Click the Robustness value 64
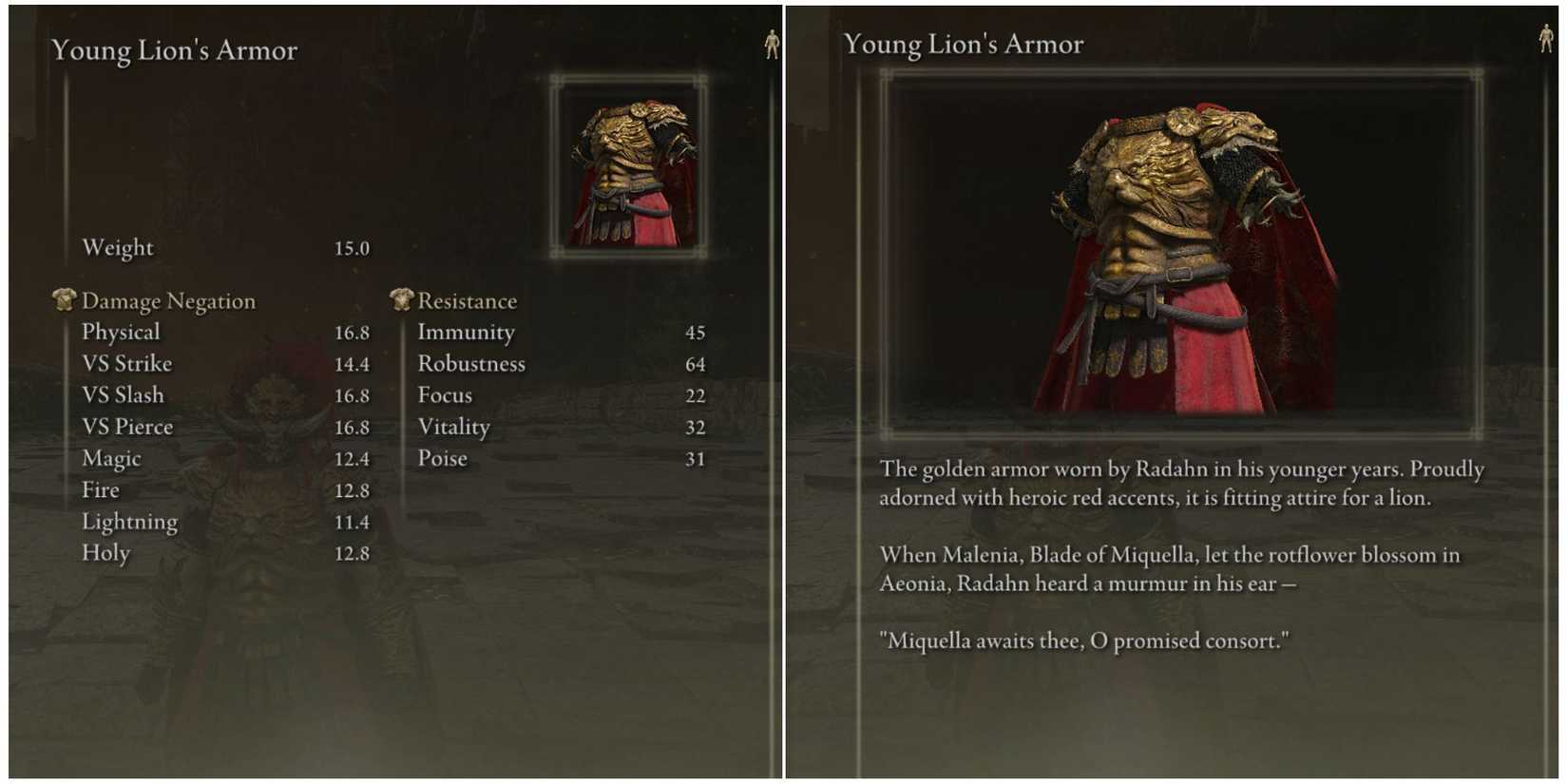1568x784 pixels. 695,363
